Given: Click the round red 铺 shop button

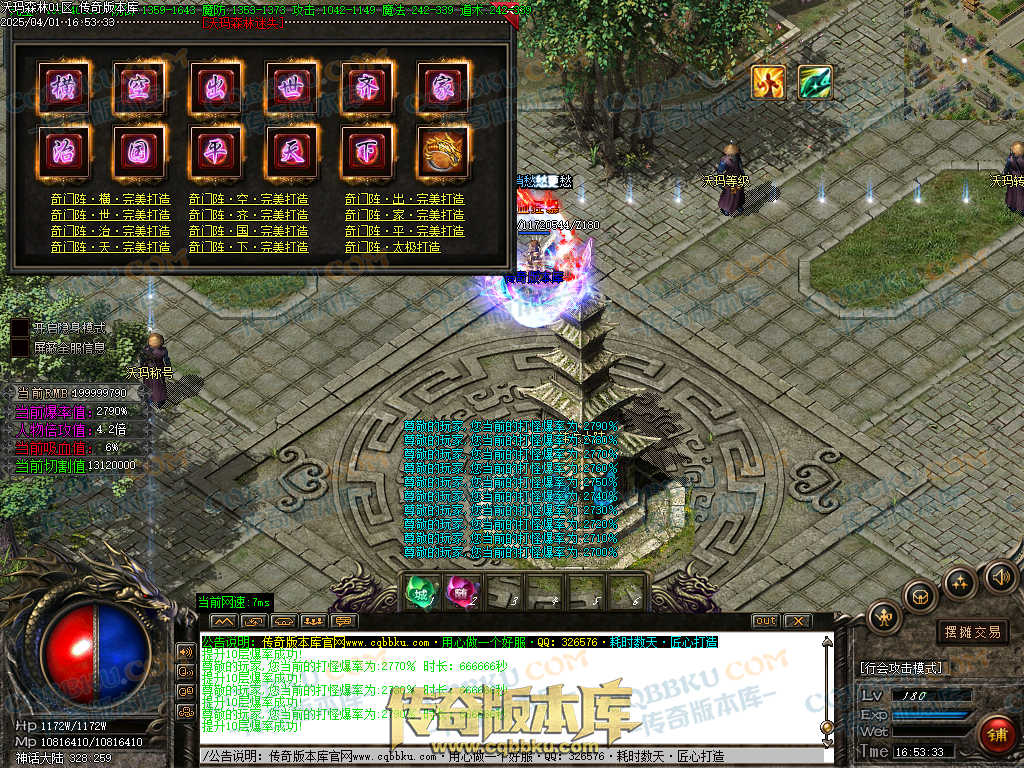Looking at the screenshot, I should pyautogui.click(x=996, y=733).
